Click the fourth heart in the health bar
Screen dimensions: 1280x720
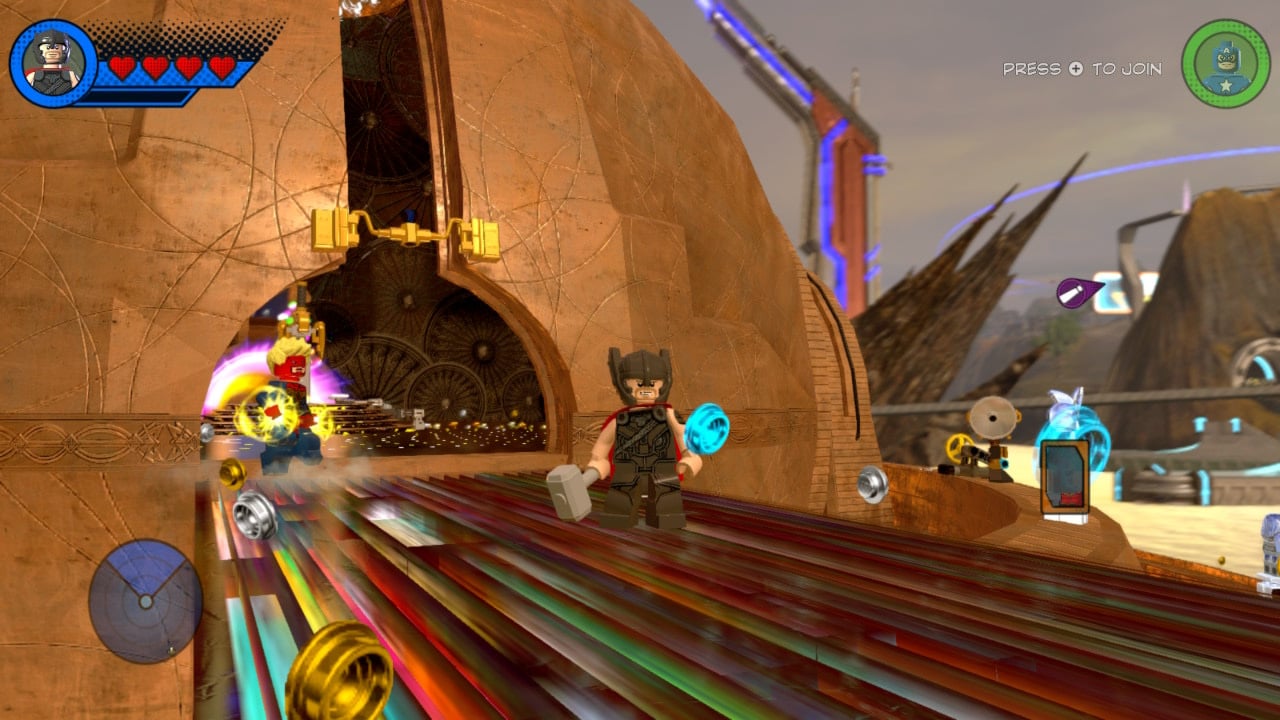point(221,68)
